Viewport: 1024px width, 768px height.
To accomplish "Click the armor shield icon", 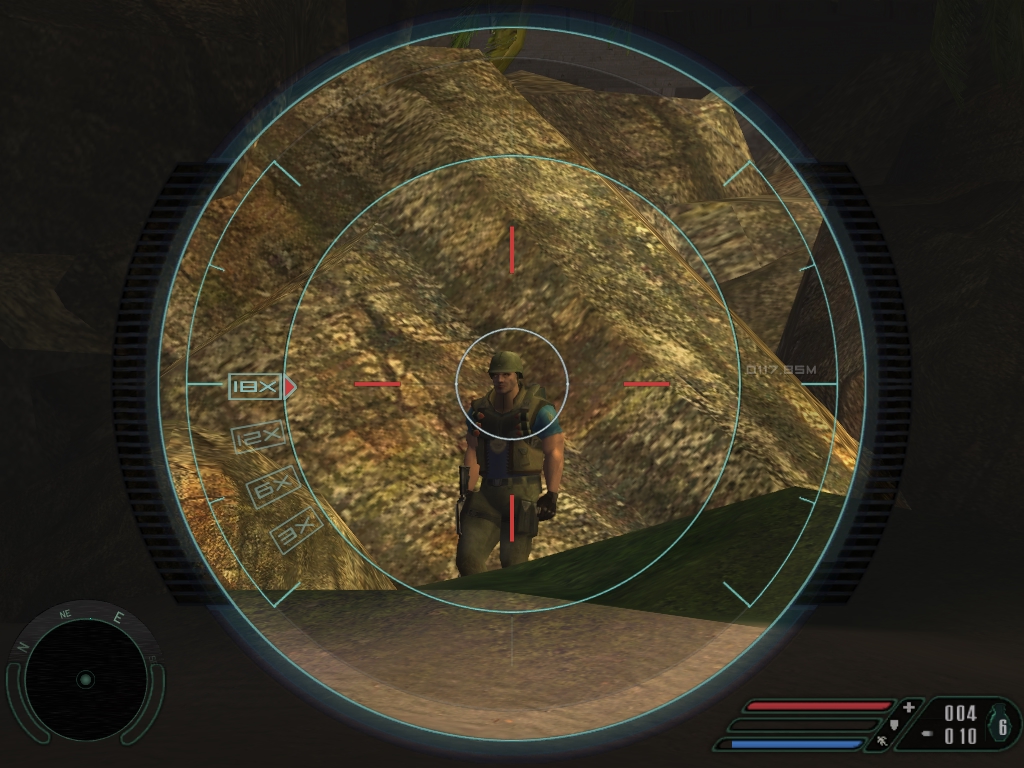I will 894,724.
